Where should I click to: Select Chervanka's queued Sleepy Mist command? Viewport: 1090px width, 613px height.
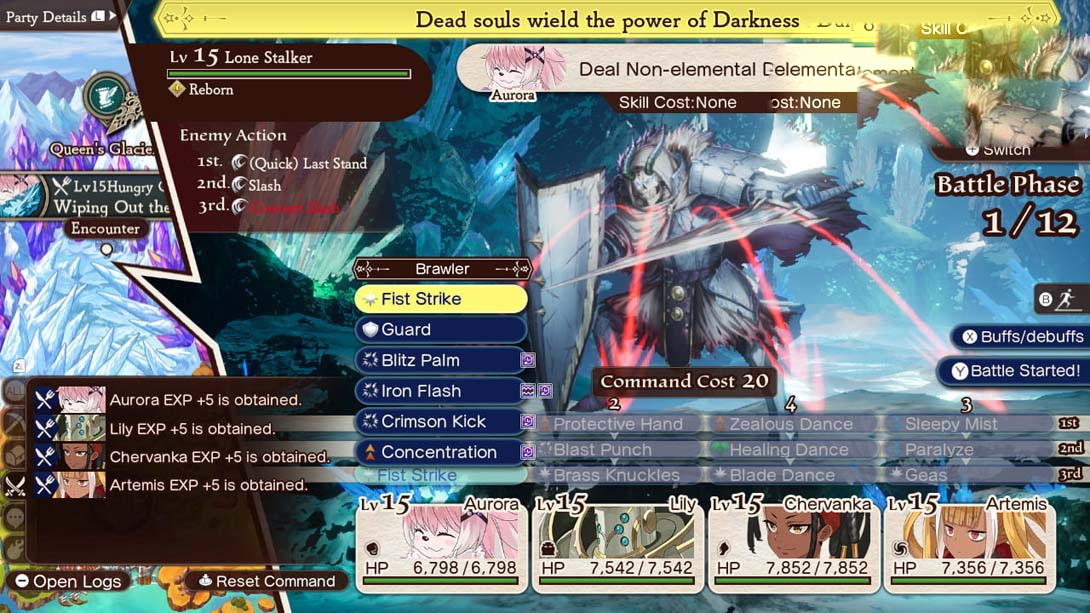(950, 424)
